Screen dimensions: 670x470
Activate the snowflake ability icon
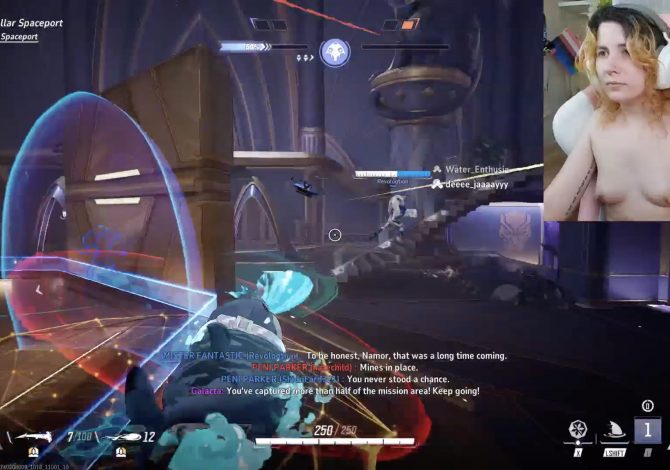577,431
